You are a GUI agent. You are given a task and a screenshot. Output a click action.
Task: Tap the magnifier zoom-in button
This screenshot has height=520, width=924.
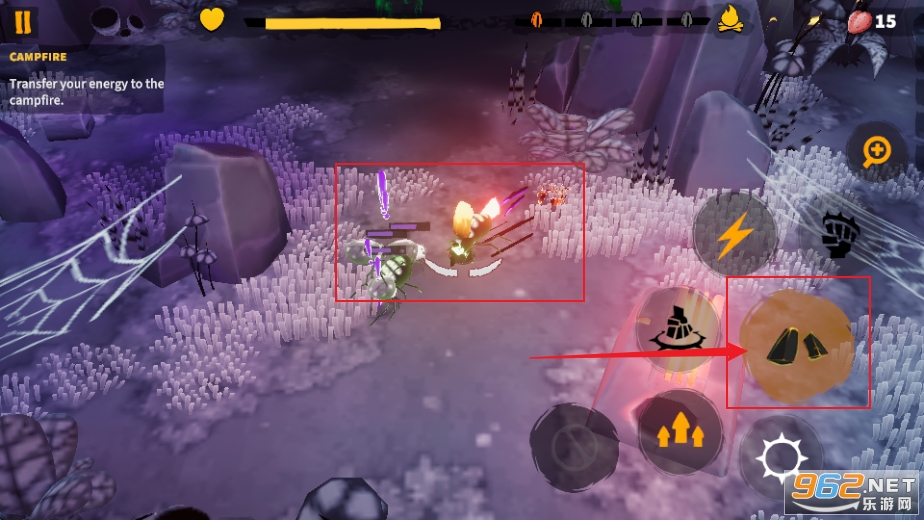coord(877,151)
